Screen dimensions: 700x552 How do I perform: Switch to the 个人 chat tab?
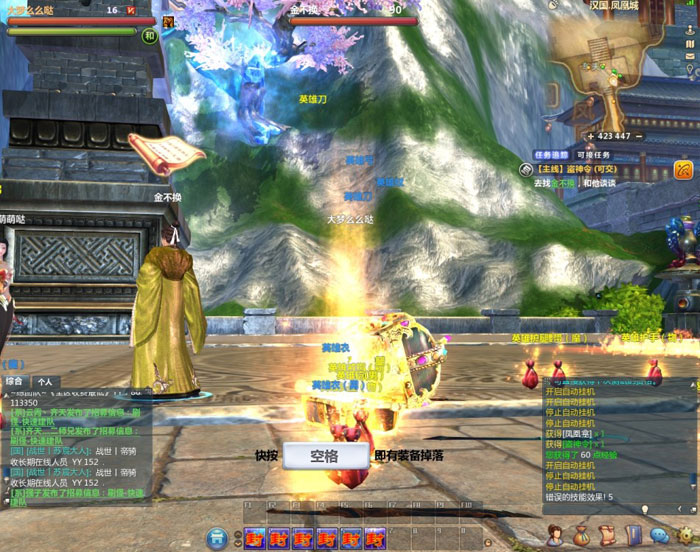coord(44,381)
